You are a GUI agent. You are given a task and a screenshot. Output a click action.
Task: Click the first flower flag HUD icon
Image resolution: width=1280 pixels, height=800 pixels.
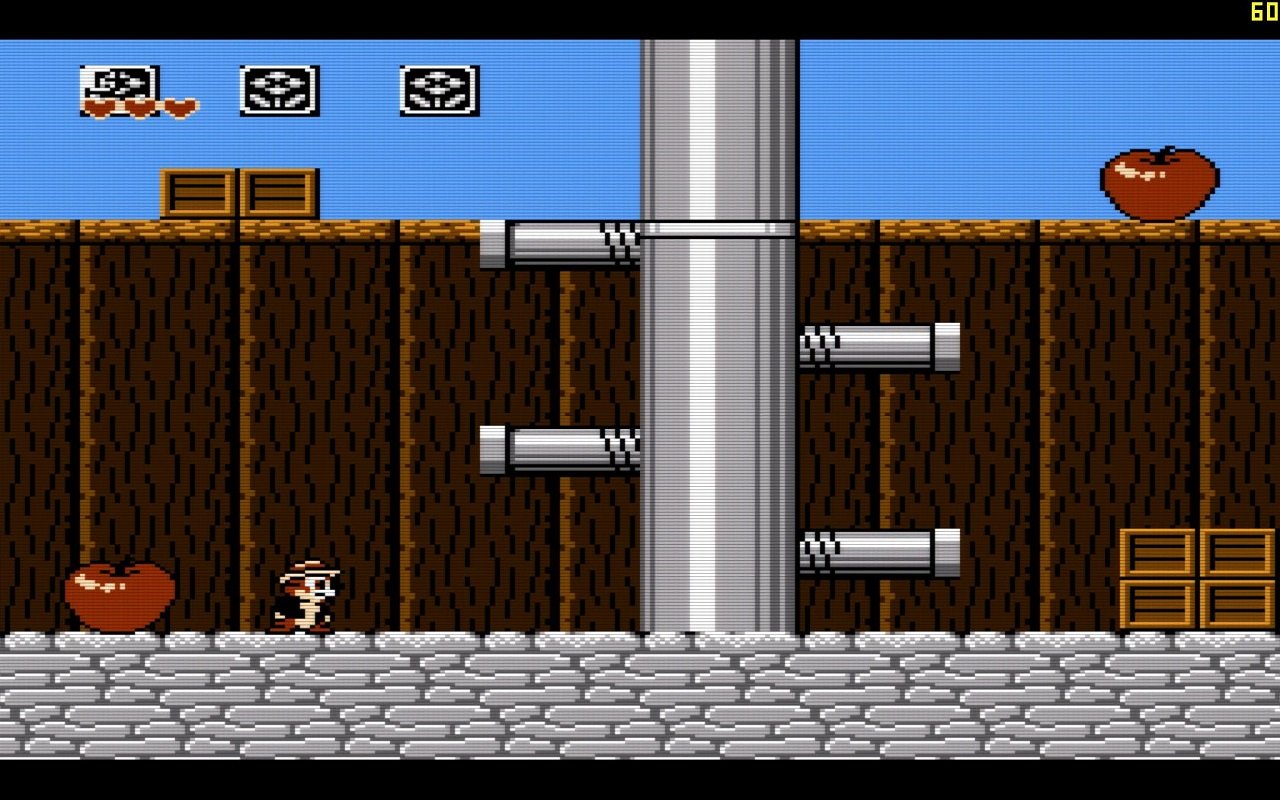click(x=279, y=89)
